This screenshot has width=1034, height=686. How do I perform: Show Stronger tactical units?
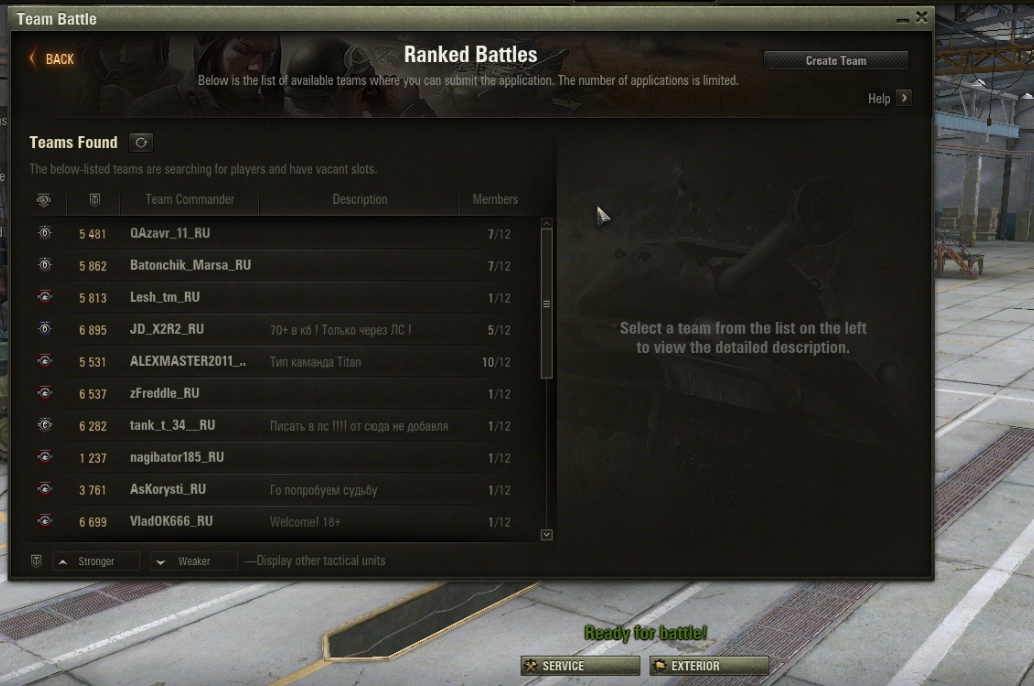pyautogui.click(x=95, y=561)
